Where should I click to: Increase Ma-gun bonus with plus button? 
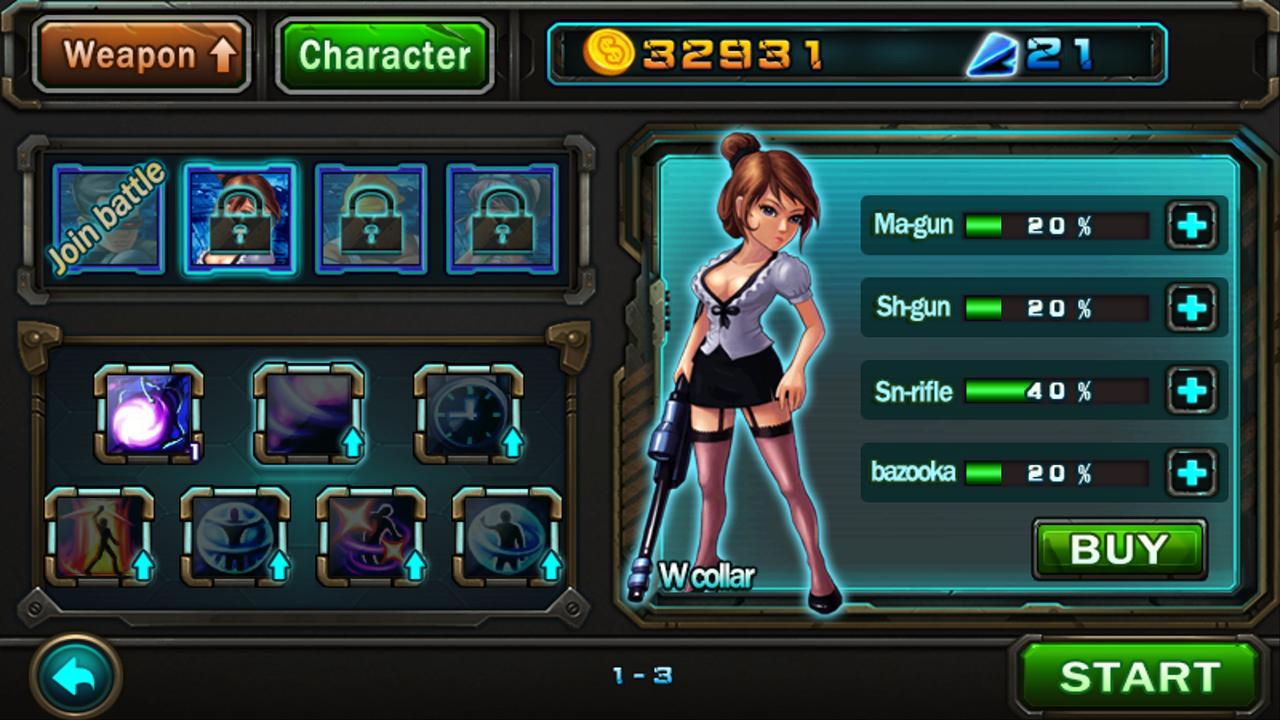click(1191, 225)
